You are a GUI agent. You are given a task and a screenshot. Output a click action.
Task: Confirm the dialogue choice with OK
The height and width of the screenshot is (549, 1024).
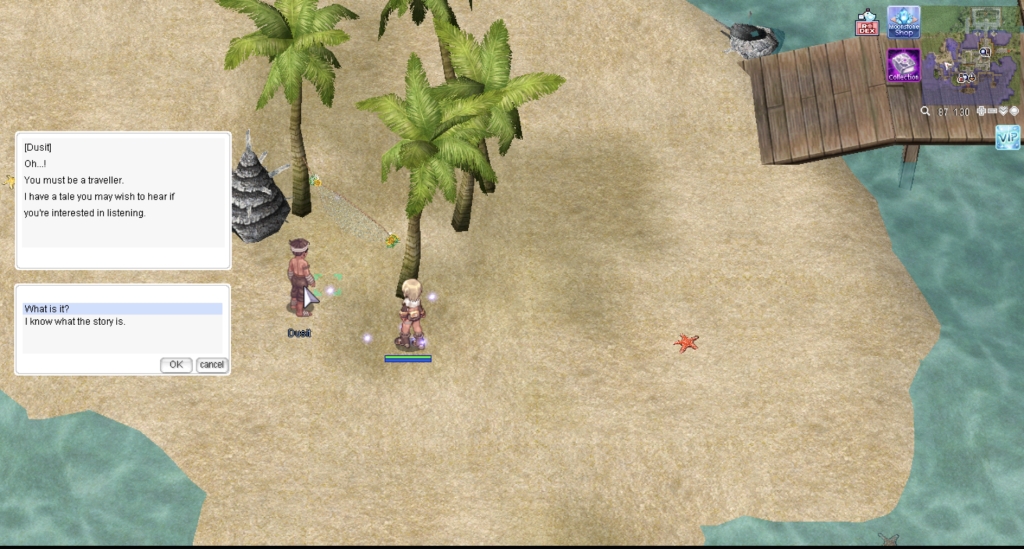(175, 365)
